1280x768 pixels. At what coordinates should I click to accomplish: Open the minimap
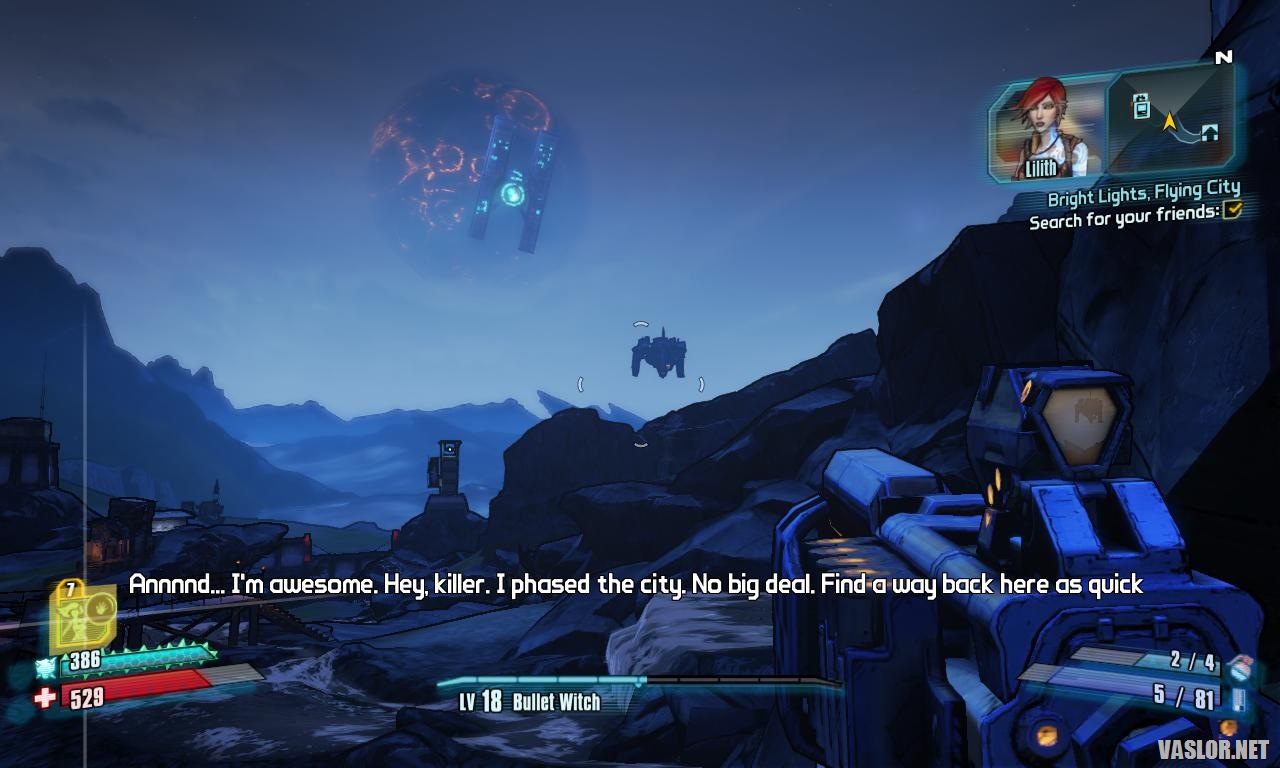coord(1169,119)
